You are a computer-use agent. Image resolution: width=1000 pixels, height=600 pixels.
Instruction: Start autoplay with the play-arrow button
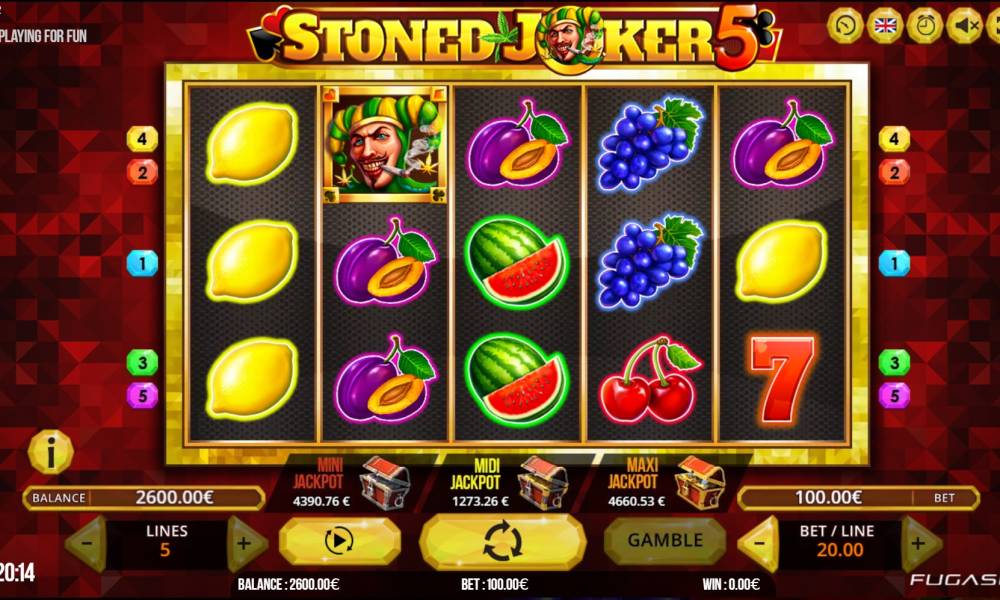[339, 541]
